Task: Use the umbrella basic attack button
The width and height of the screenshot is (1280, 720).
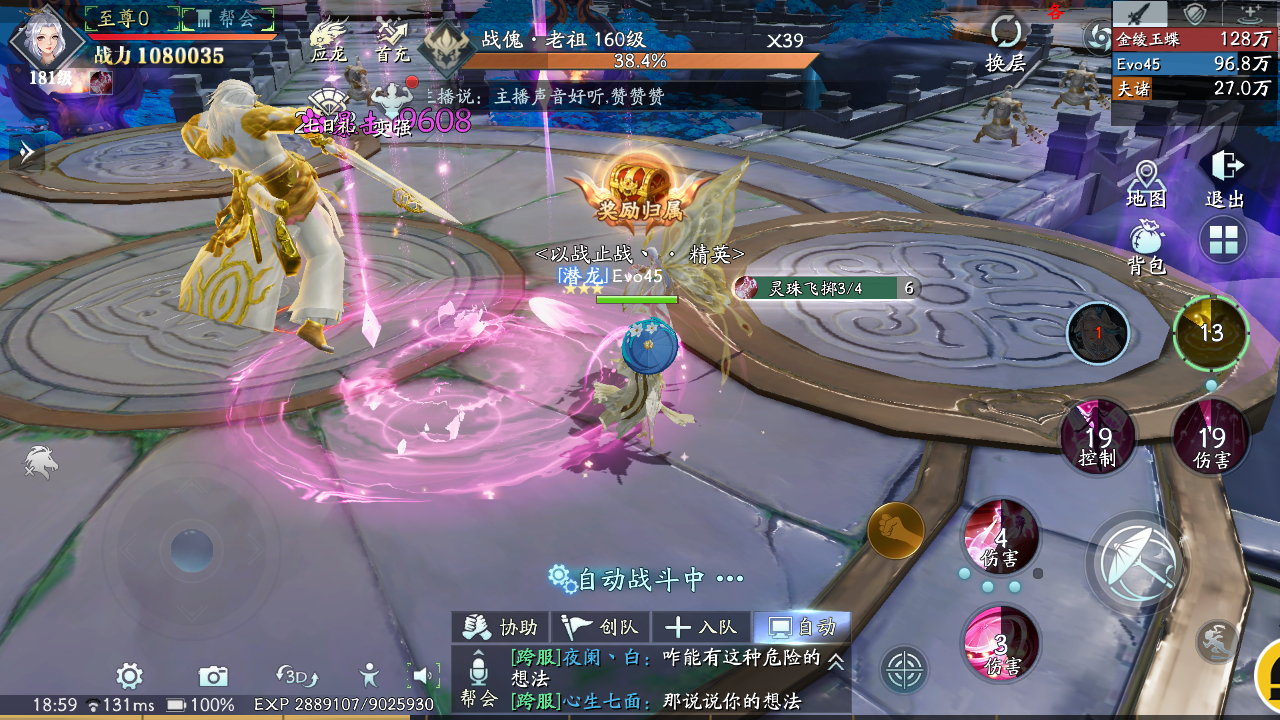Action: click(x=1136, y=562)
